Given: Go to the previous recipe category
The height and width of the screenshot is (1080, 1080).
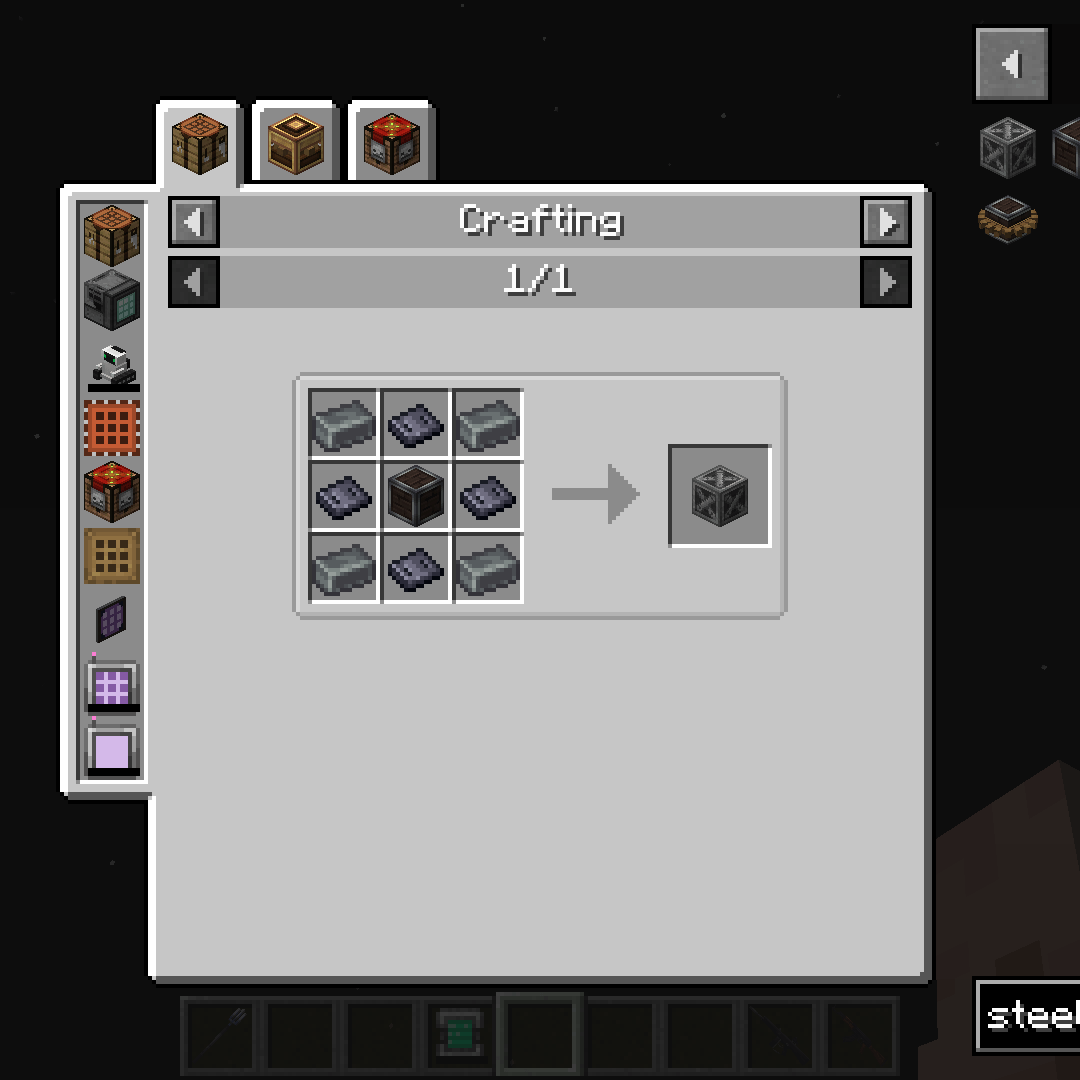Looking at the screenshot, I should click(194, 221).
